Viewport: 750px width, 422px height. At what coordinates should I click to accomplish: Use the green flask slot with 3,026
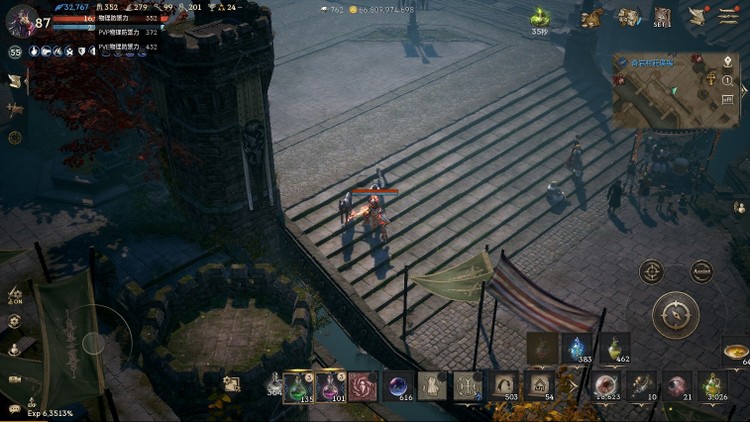[711, 385]
